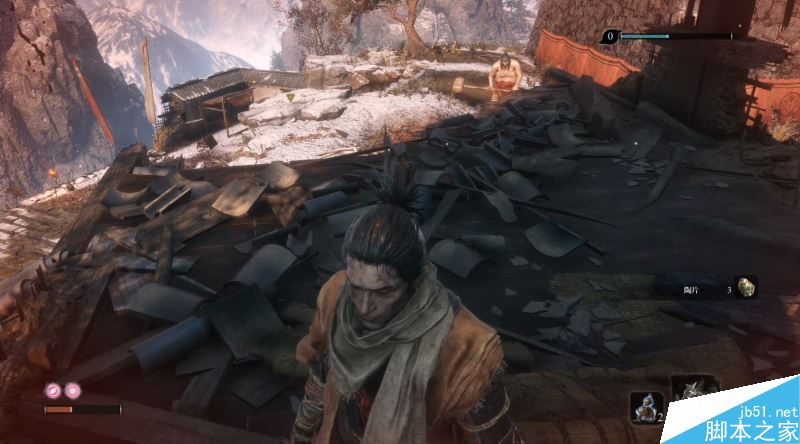Click the 陶片 ceramic shard pickup icon
Viewport: 800px width, 444px height.
click(746, 288)
